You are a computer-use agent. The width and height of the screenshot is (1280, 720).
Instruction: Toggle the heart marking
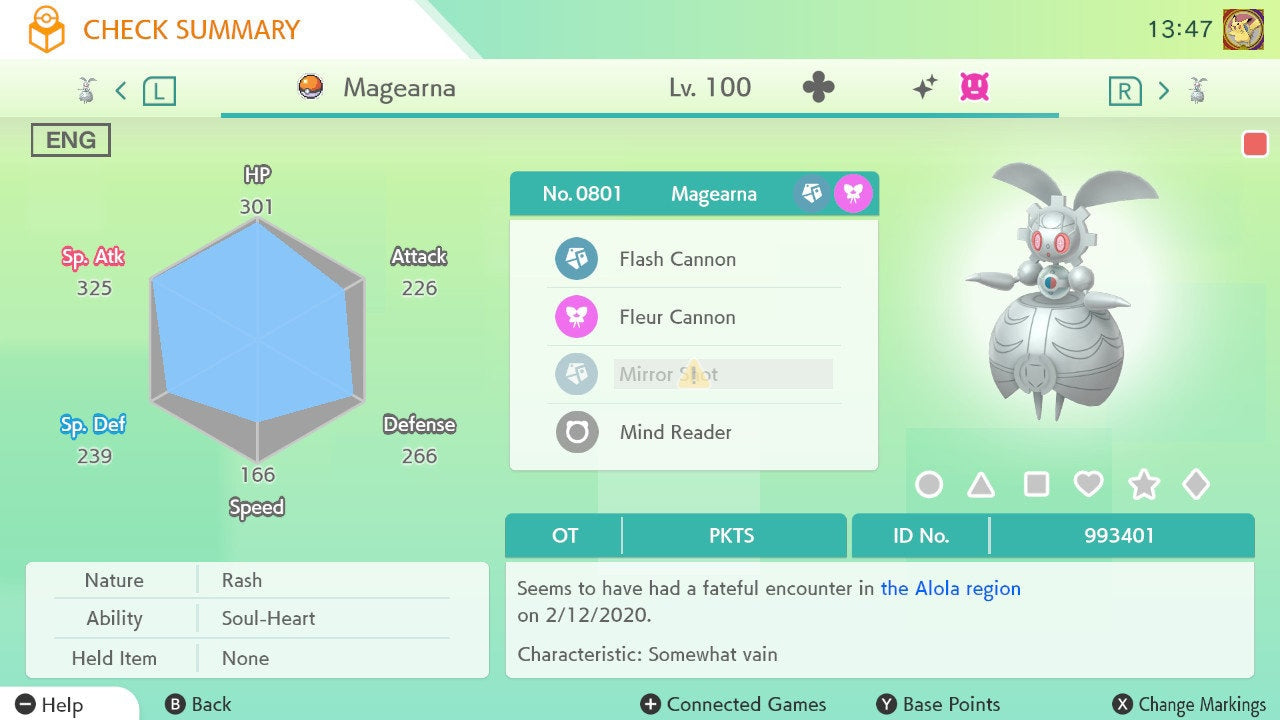1088,485
